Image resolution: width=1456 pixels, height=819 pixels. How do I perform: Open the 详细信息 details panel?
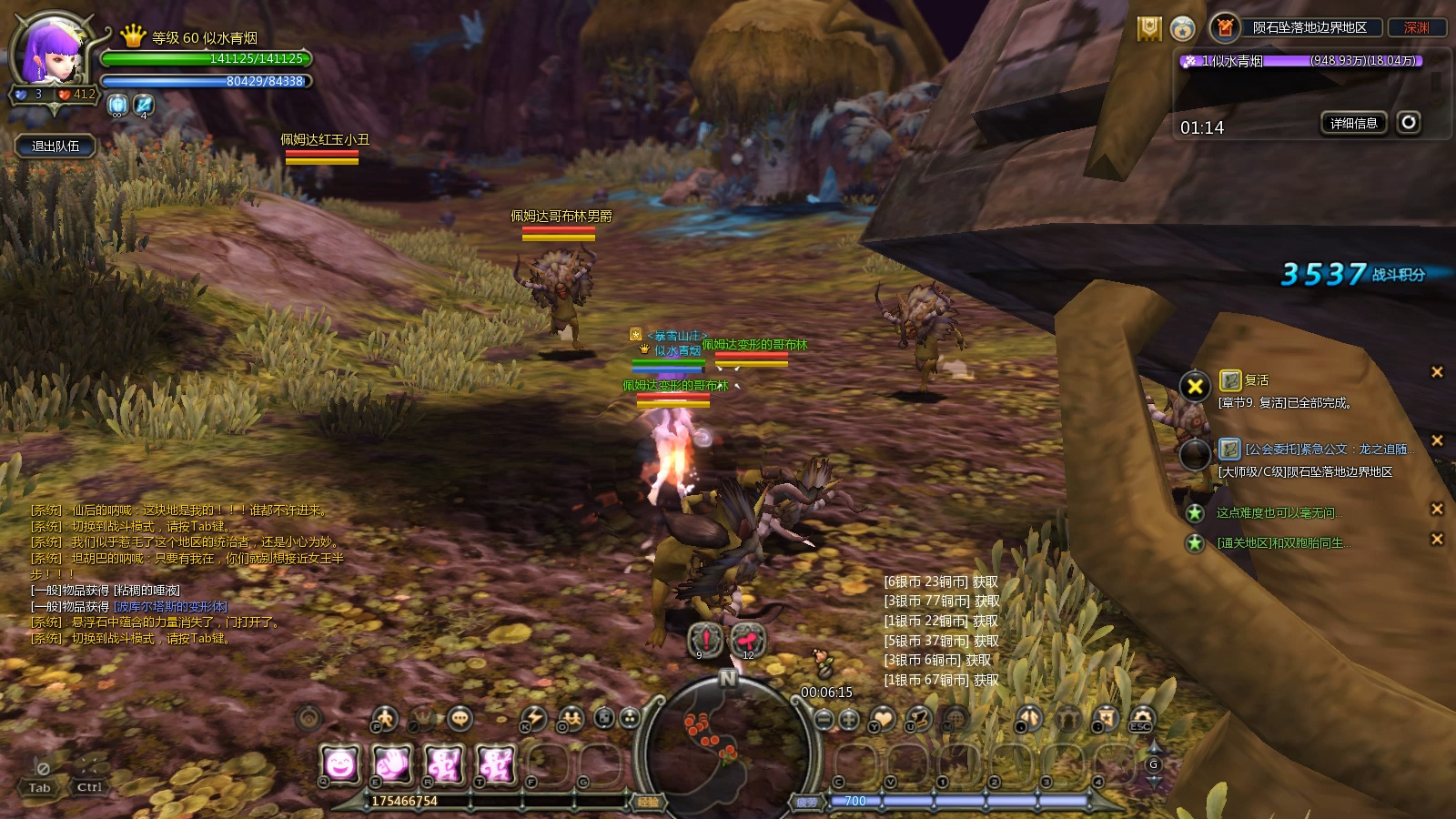(x=1353, y=124)
